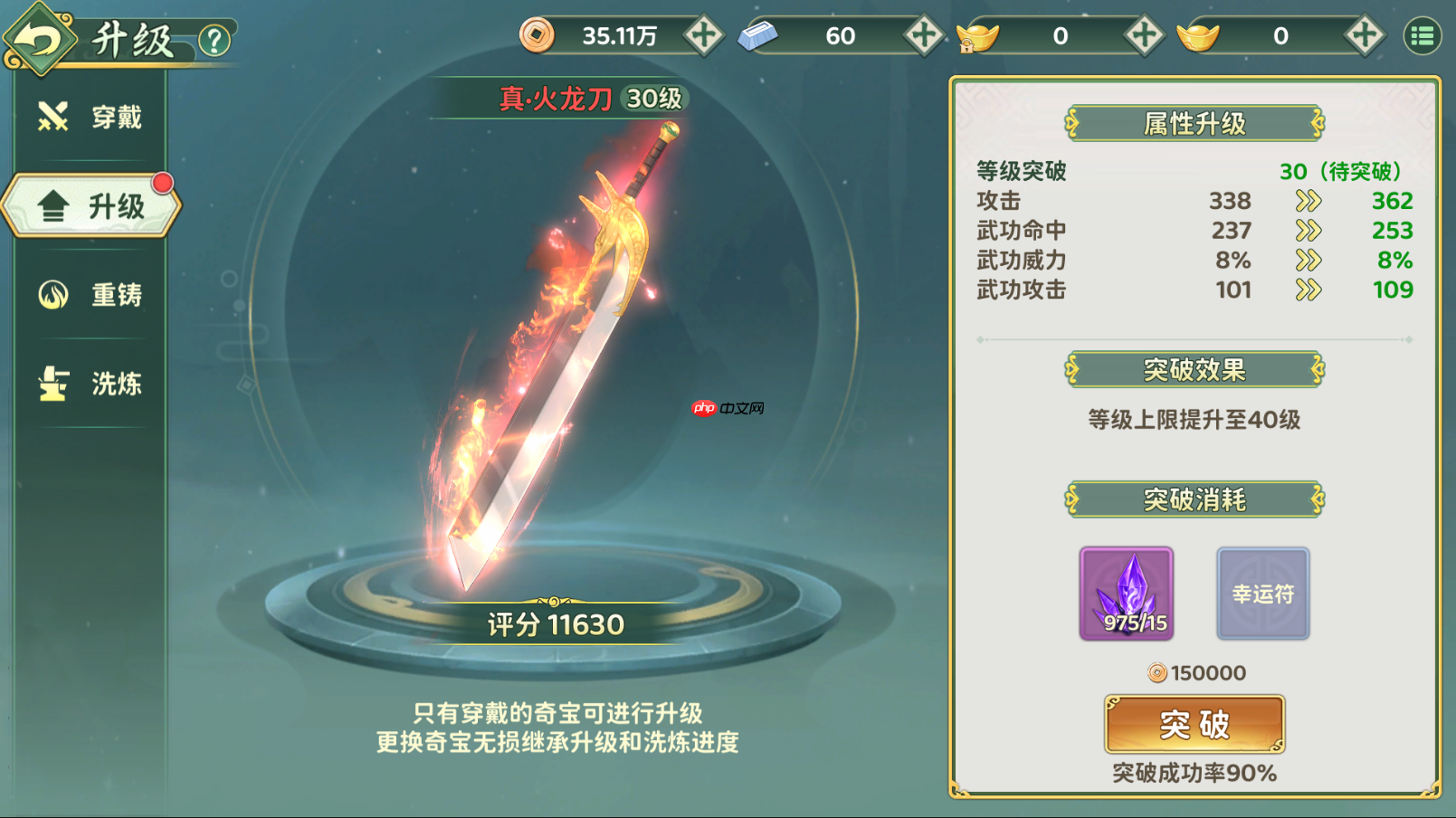
Task: Select the 幸运符 lucky charm item
Action: (x=1262, y=593)
